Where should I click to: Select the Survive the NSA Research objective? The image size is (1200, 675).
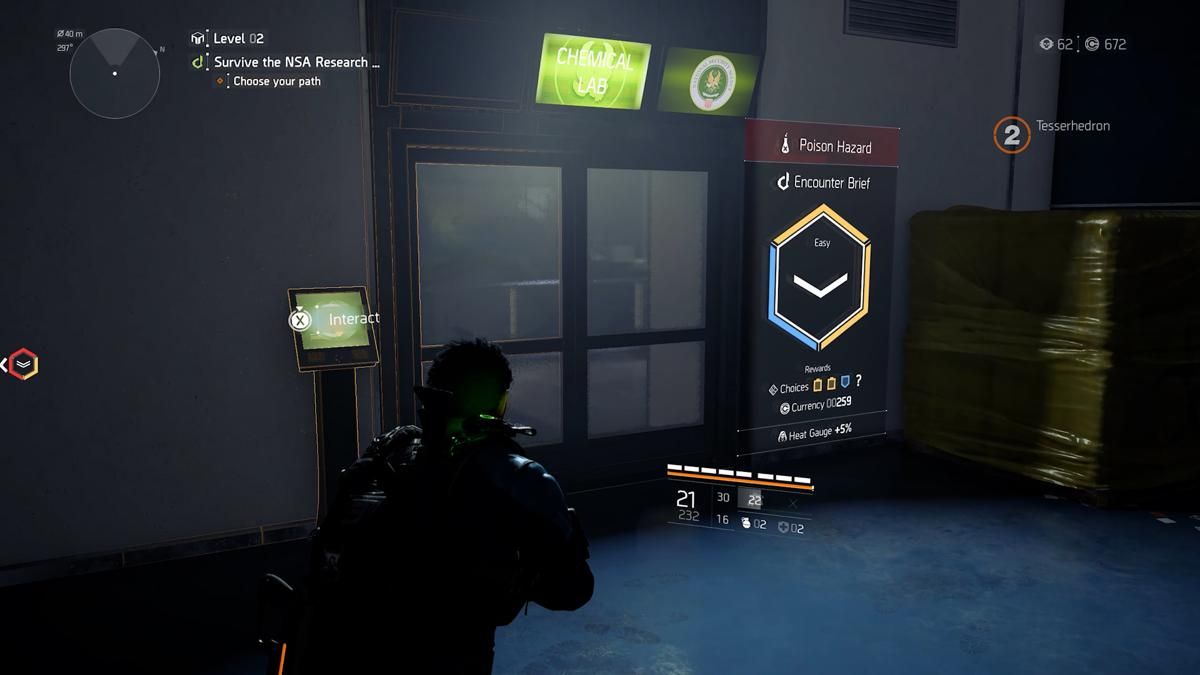[x=296, y=62]
